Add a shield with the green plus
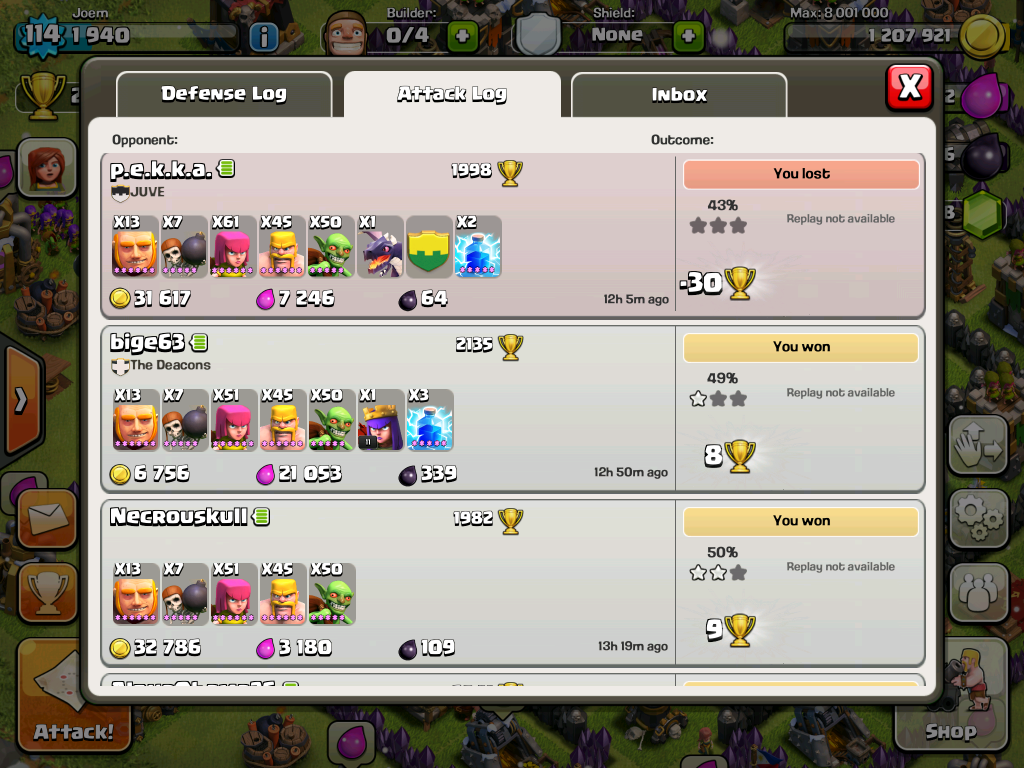Screen dimensions: 1024x768 (688, 36)
